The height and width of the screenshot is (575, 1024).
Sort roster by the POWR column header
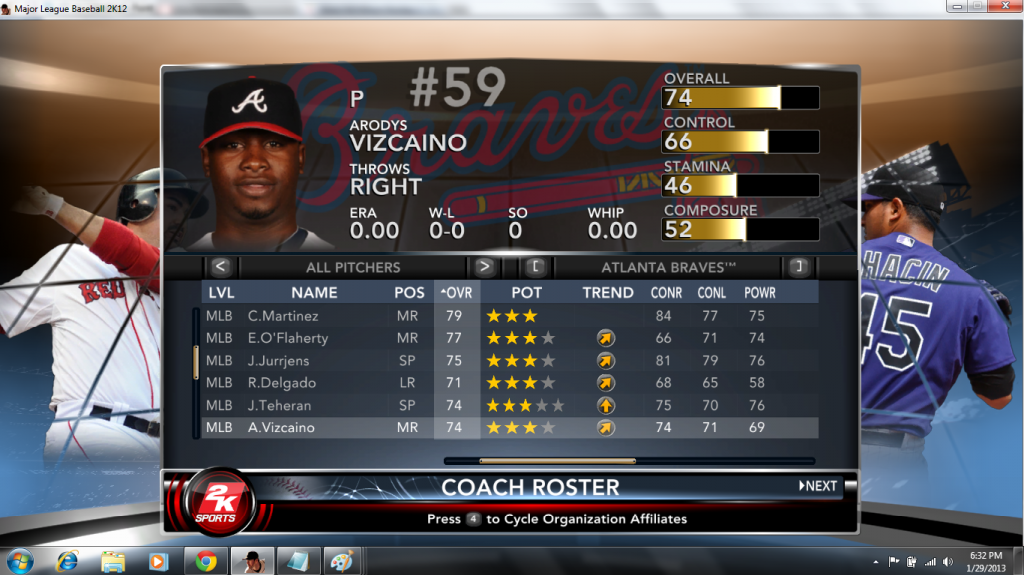[x=759, y=293]
